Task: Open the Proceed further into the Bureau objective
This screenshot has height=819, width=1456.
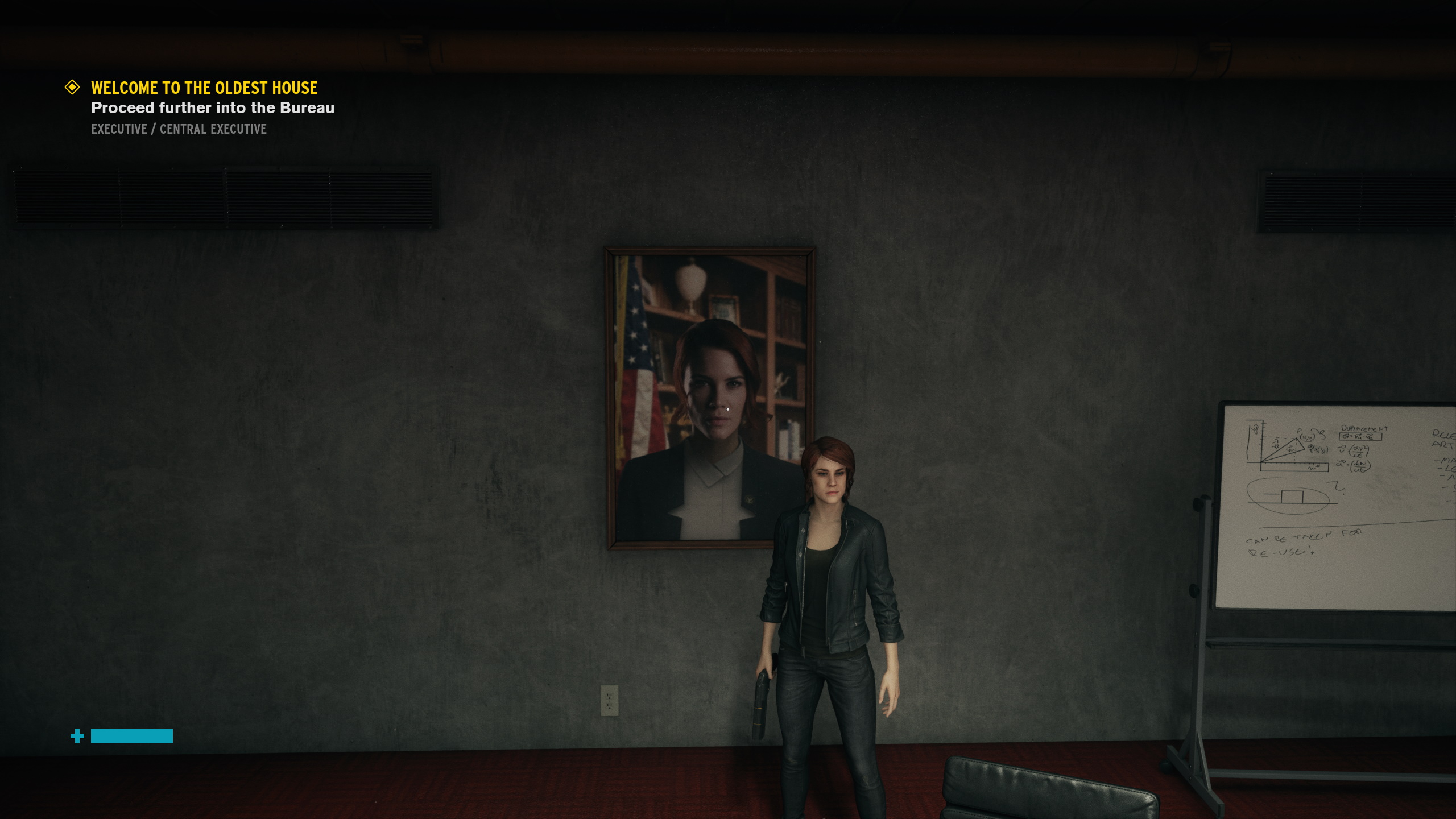Action: coord(213,108)
